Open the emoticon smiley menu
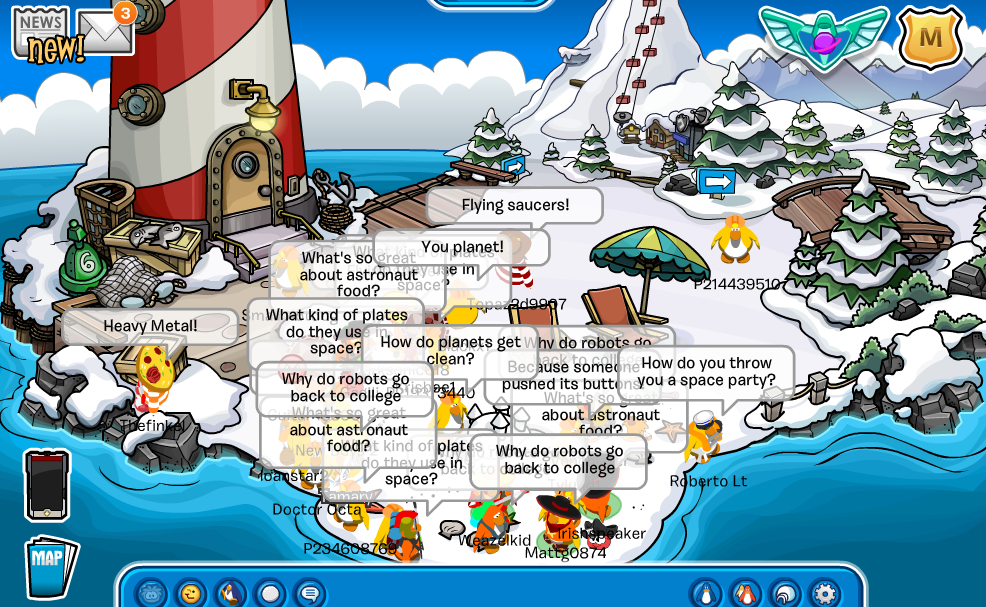The image size is (986, 607). coord(191,594)
